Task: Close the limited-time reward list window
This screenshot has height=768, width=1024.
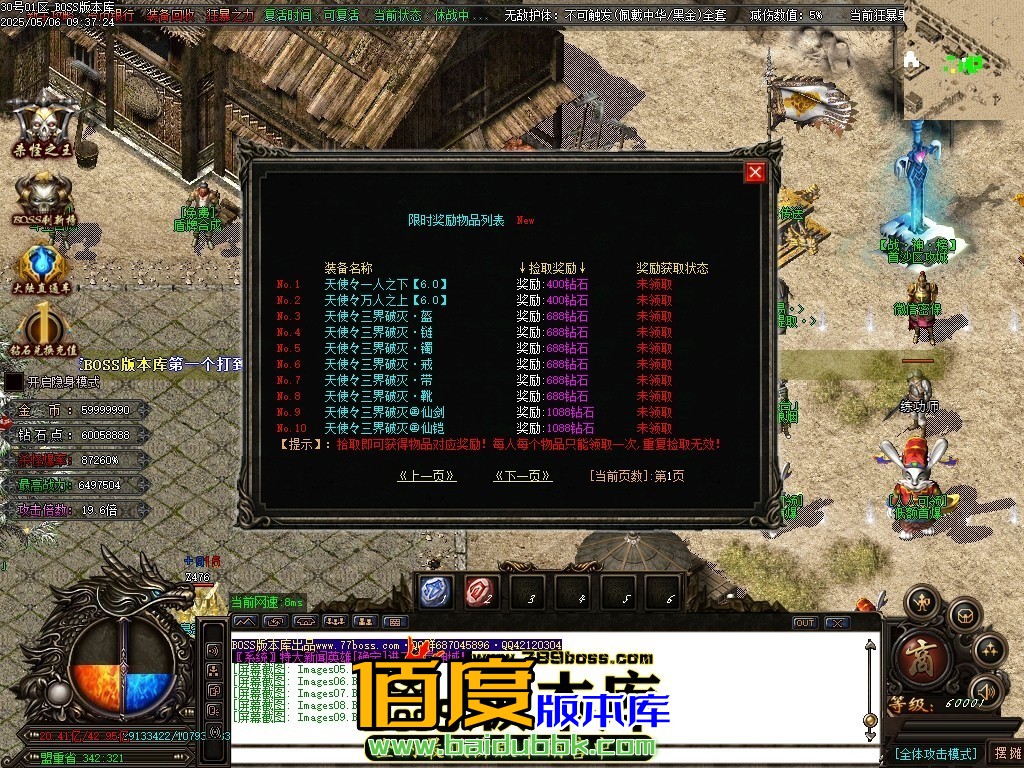Action: coord(755,172)
